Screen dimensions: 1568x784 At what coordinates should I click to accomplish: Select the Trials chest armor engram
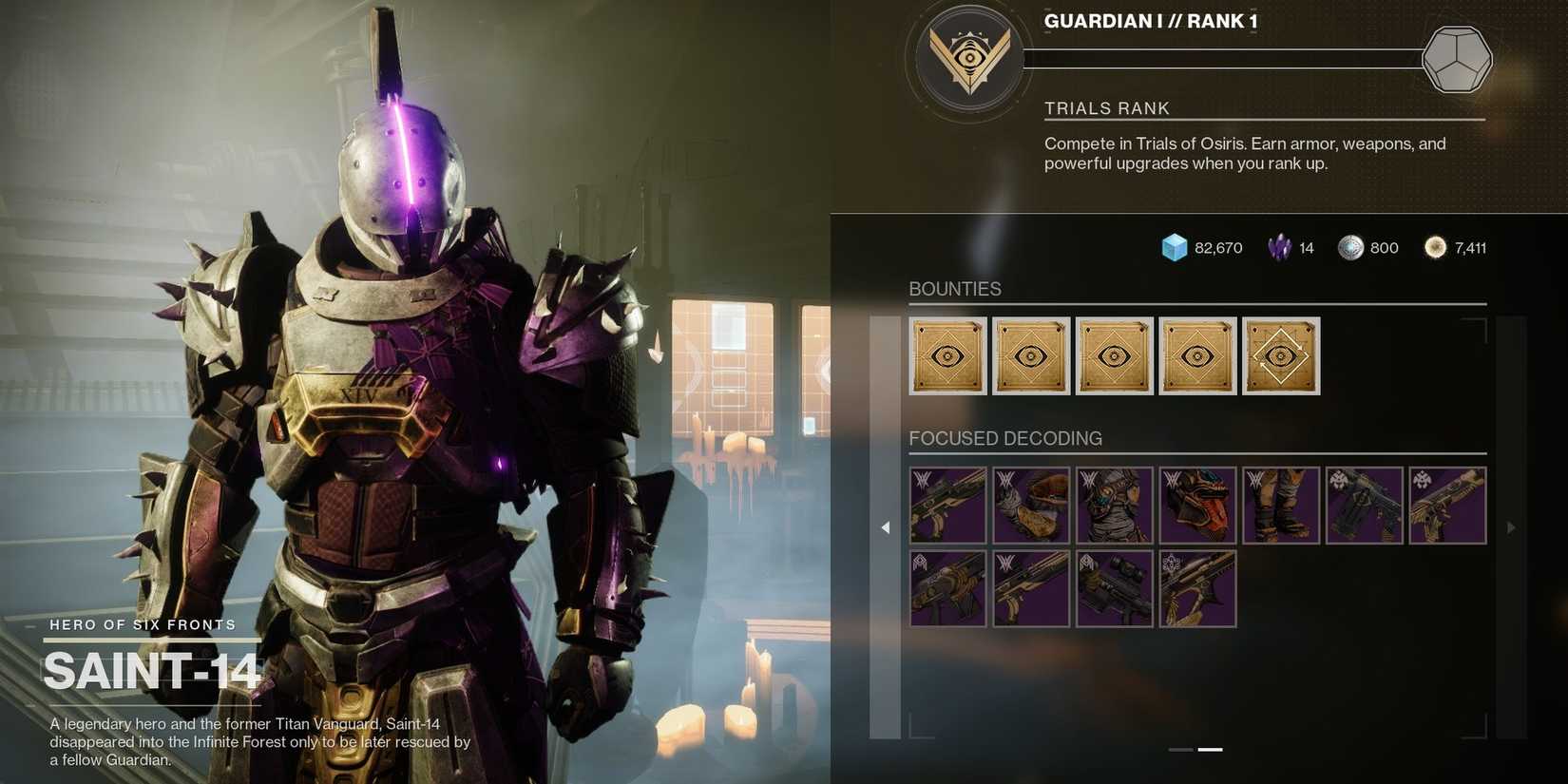click(1114, 506)
